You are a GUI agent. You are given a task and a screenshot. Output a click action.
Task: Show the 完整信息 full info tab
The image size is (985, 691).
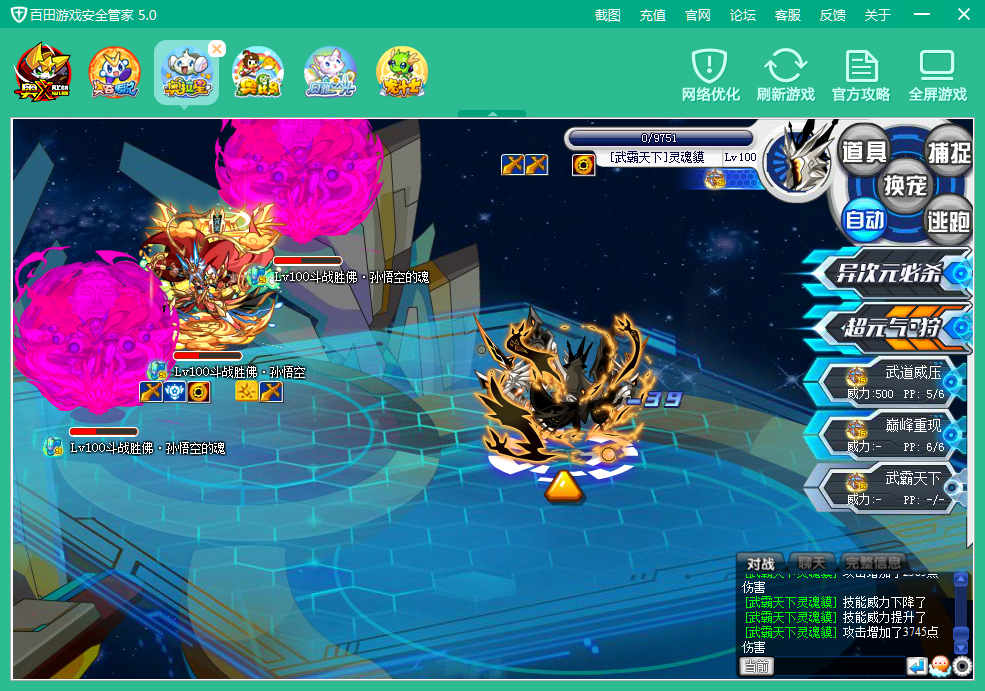(872, 563)
